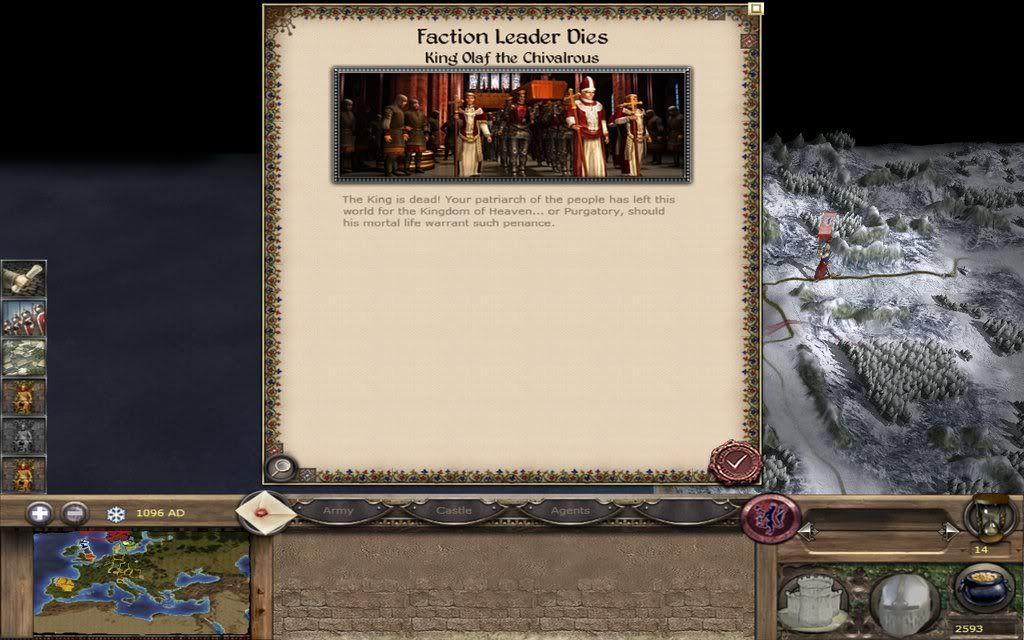Screen dimensions: 1024x640
Task: Zoom in the minimap with plus button
Action: [x=40, y=513]
